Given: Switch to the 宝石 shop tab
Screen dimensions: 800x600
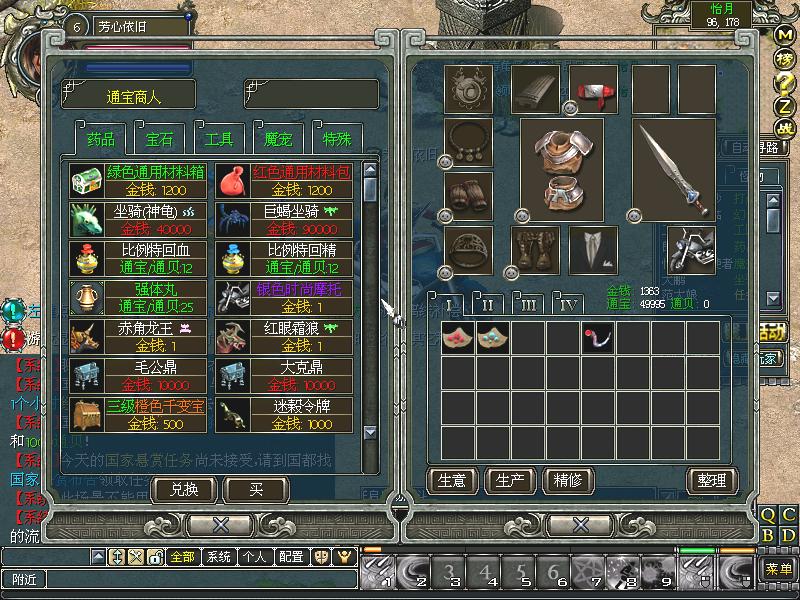Looking at the screenshot, I should click(x=159, y=138).
